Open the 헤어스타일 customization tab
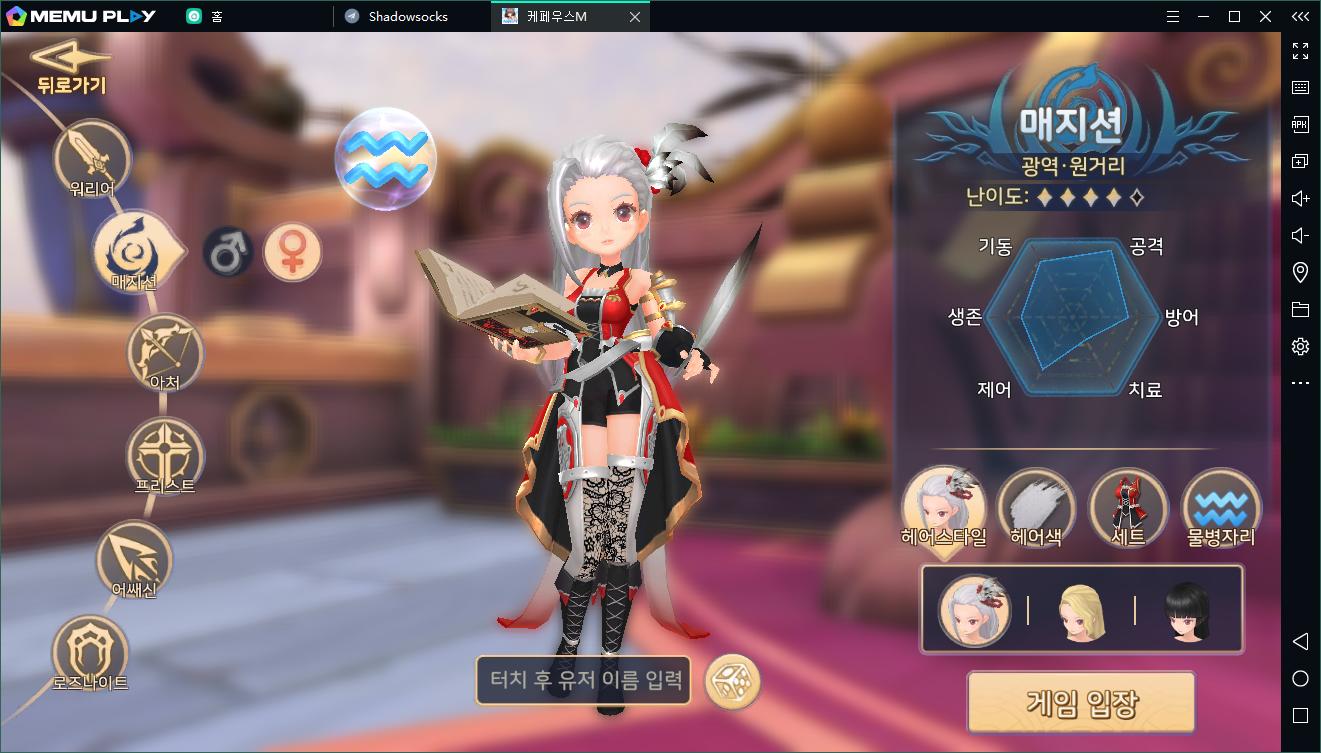 943,508
